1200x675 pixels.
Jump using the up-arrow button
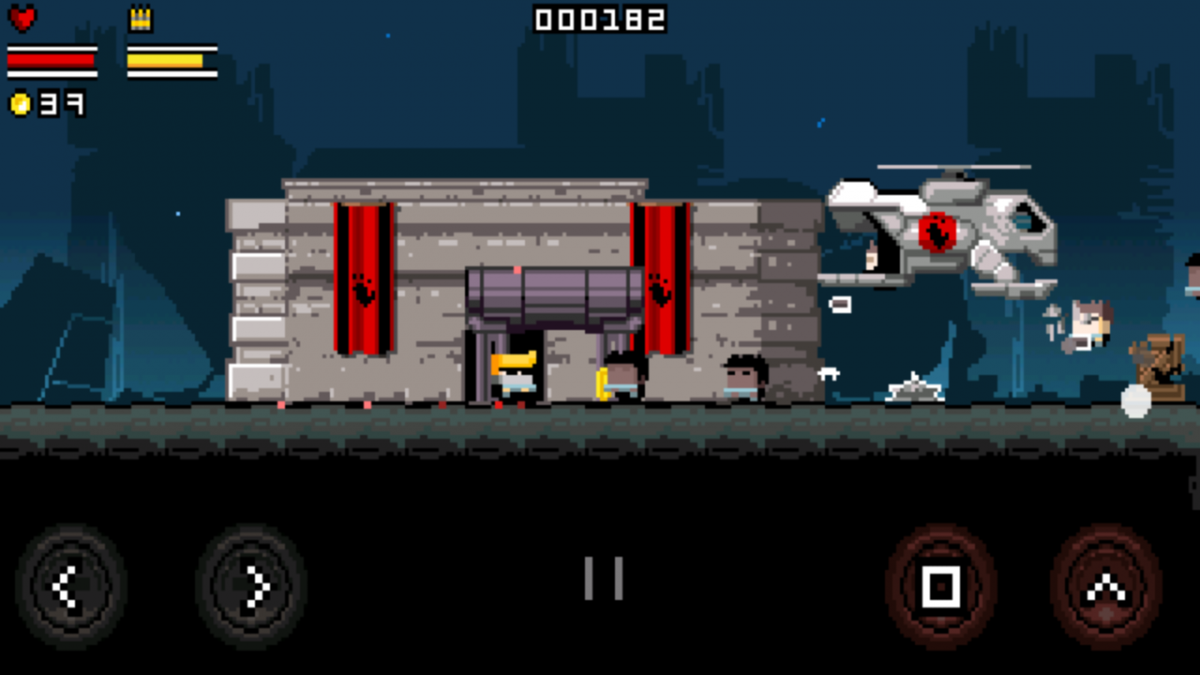click(1105, 587)
